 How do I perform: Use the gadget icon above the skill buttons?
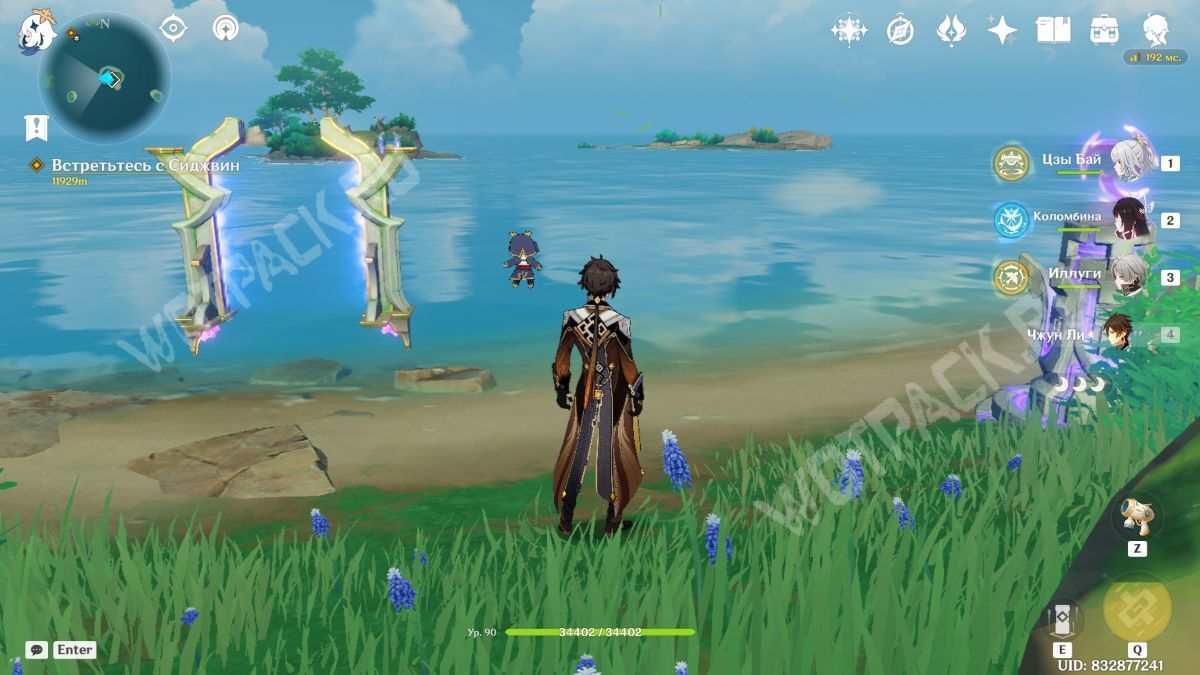pyautogui.click(x=1137, y=517)
